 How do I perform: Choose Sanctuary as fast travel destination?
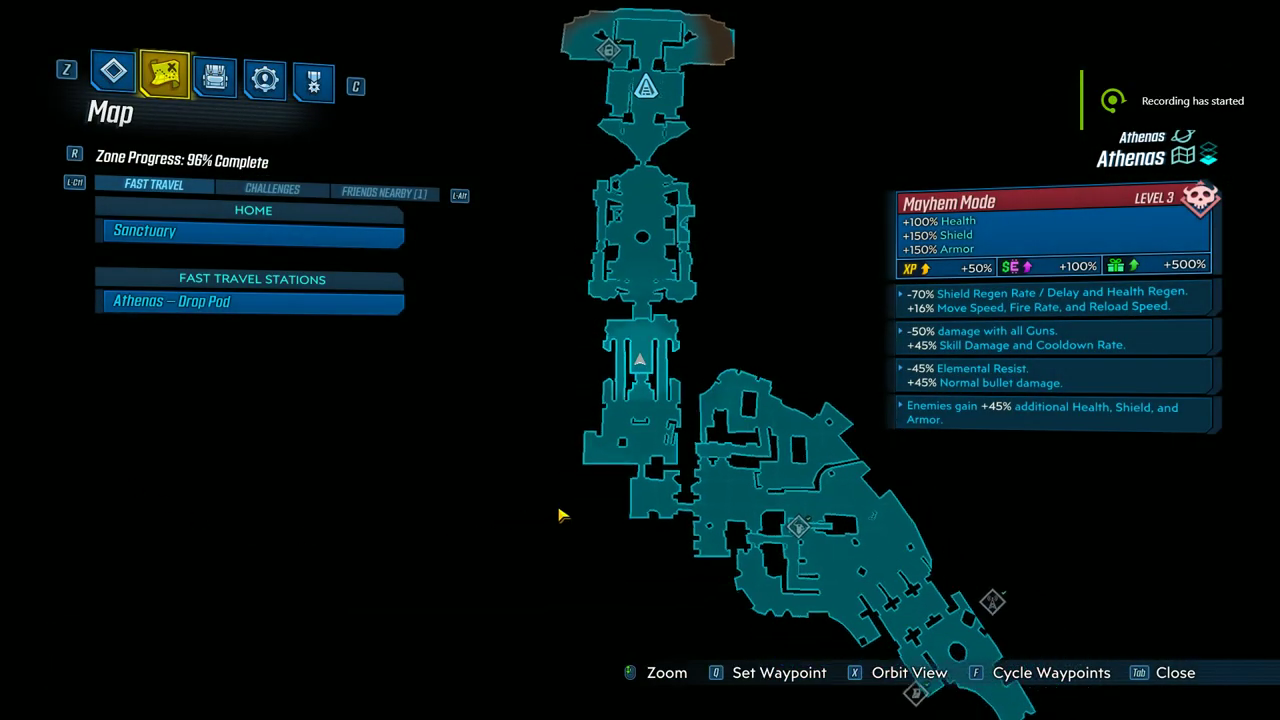(253, 232)
